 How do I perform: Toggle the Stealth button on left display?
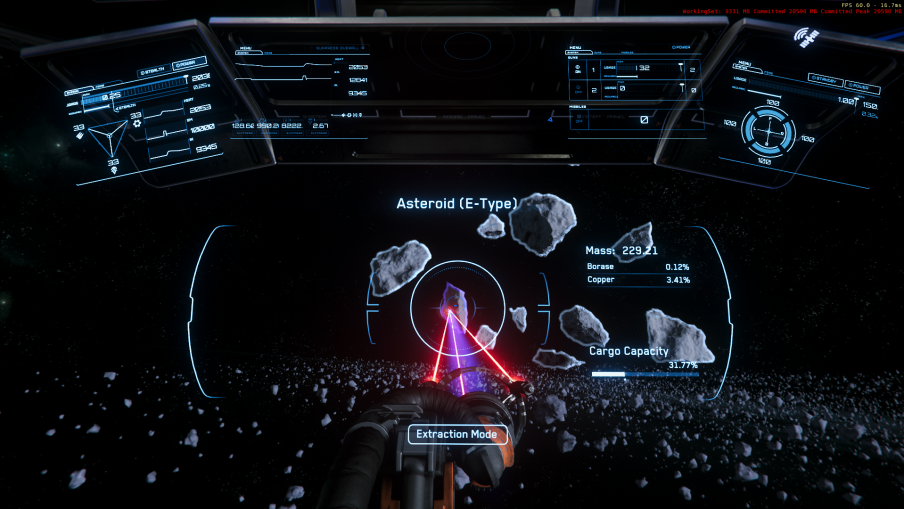click(x=152, y=70)
